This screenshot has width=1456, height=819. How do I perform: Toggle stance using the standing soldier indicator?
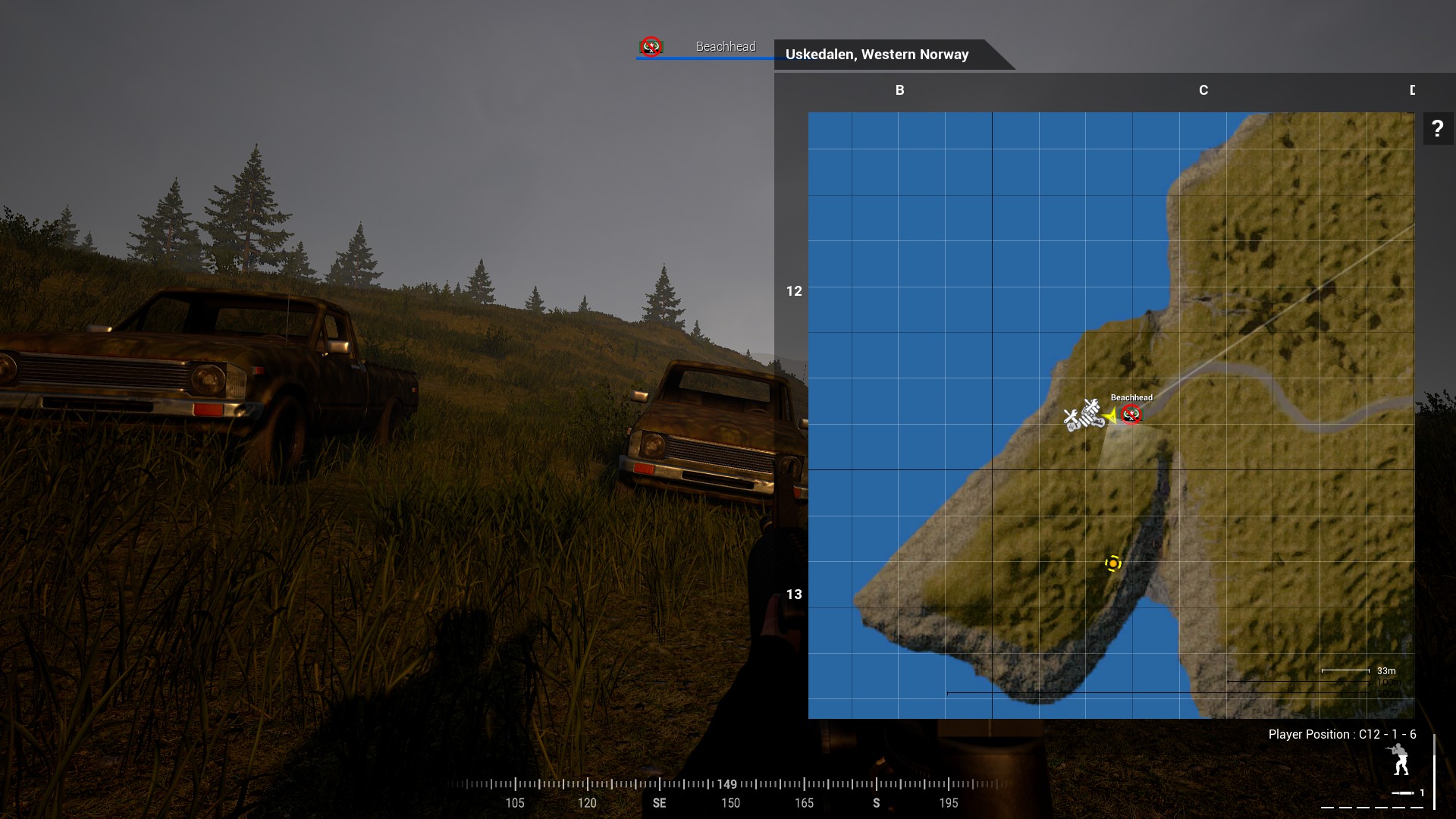tap(1401, 759)
